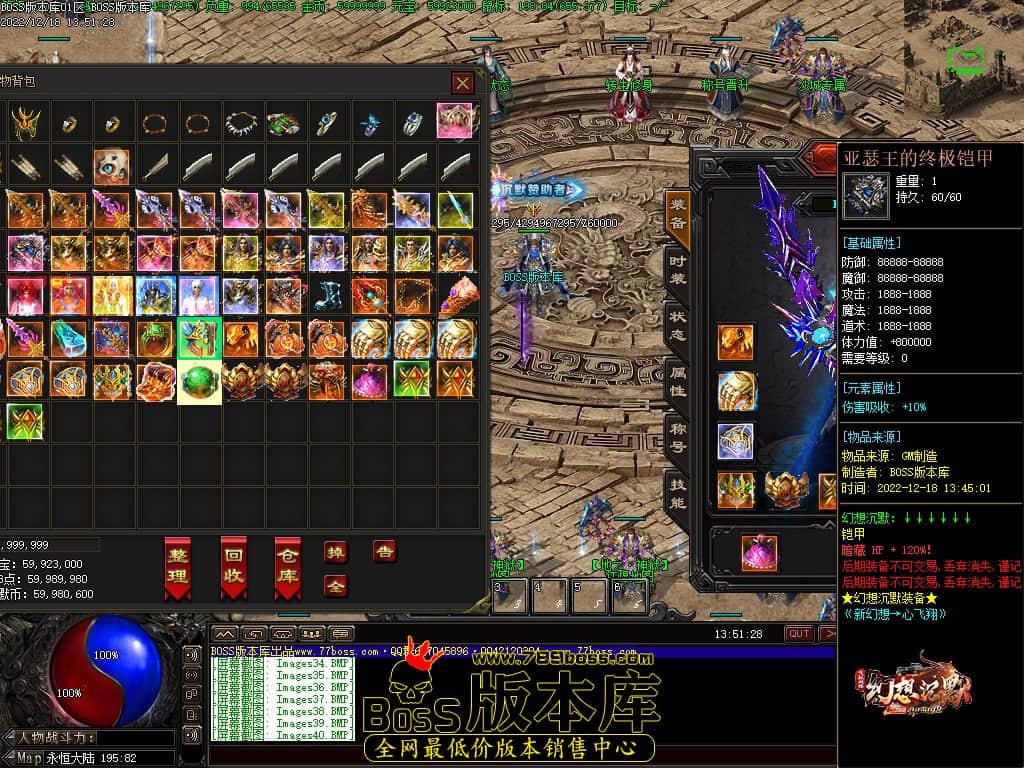This screenshot has height=768, width=1024.
Task: Open the 回收 recycle function
Action: 233,567
